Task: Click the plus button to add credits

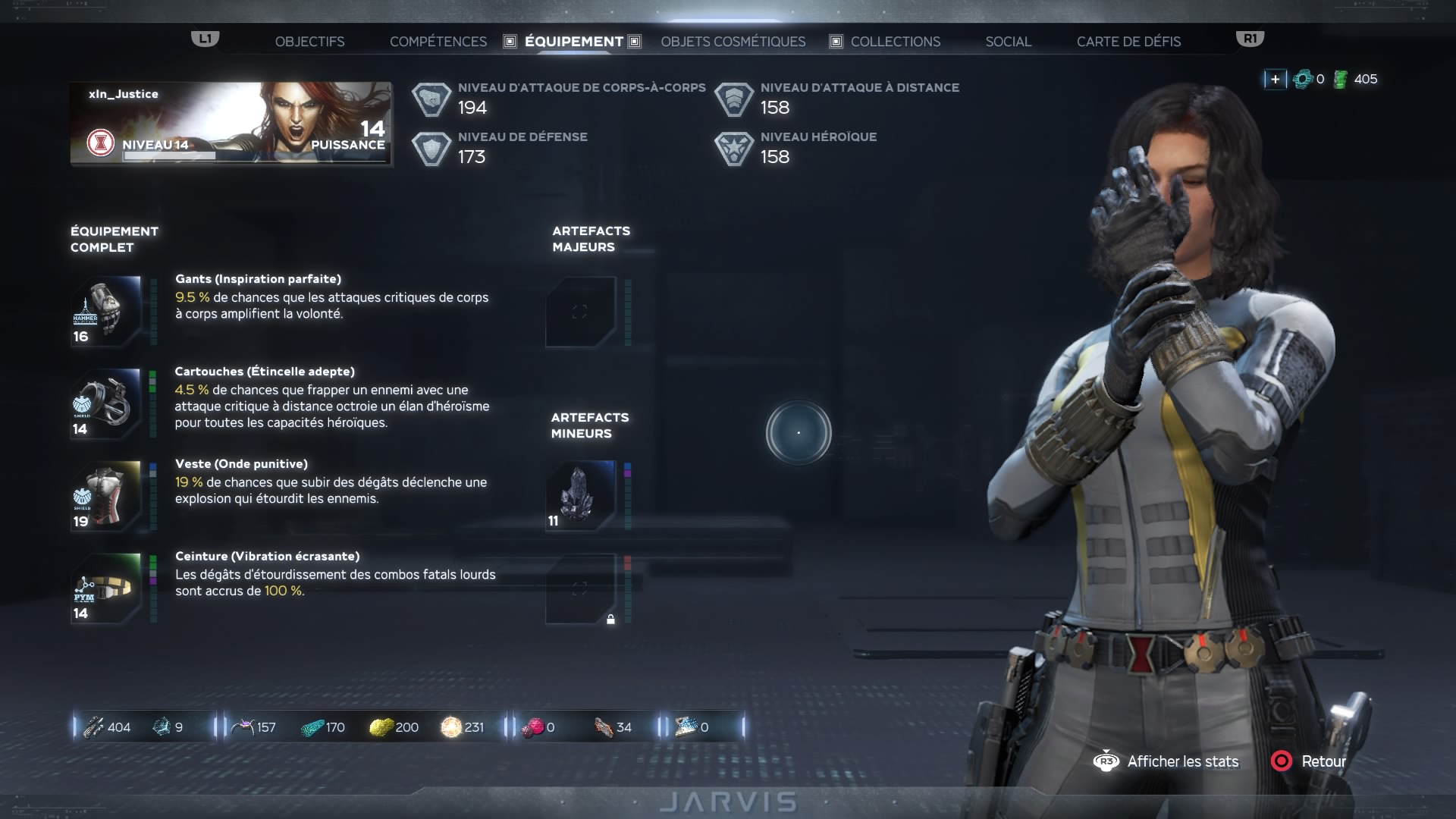Action: (1275, 79)
